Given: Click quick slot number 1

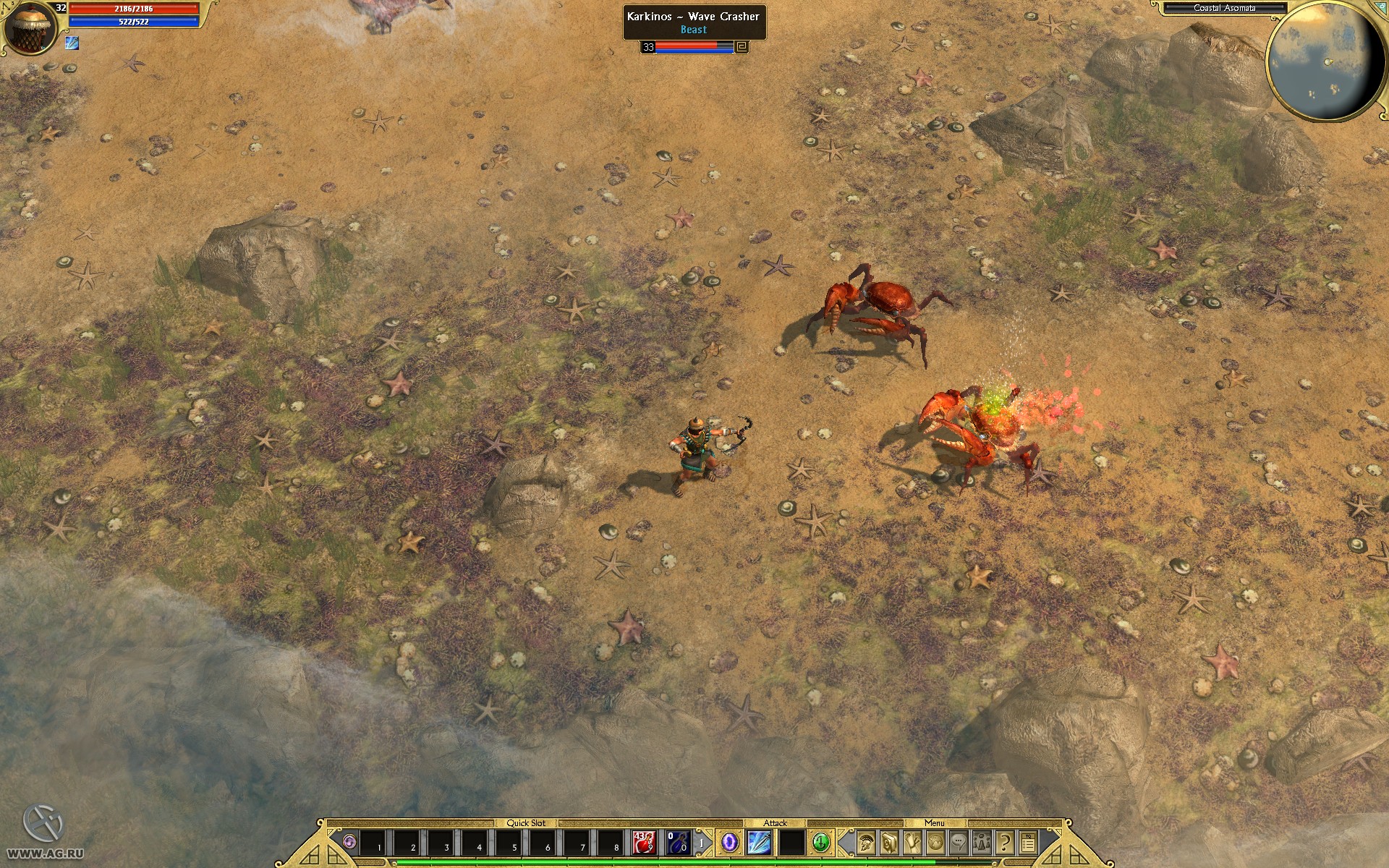Looking at the screenshot, I should (370, 843).
